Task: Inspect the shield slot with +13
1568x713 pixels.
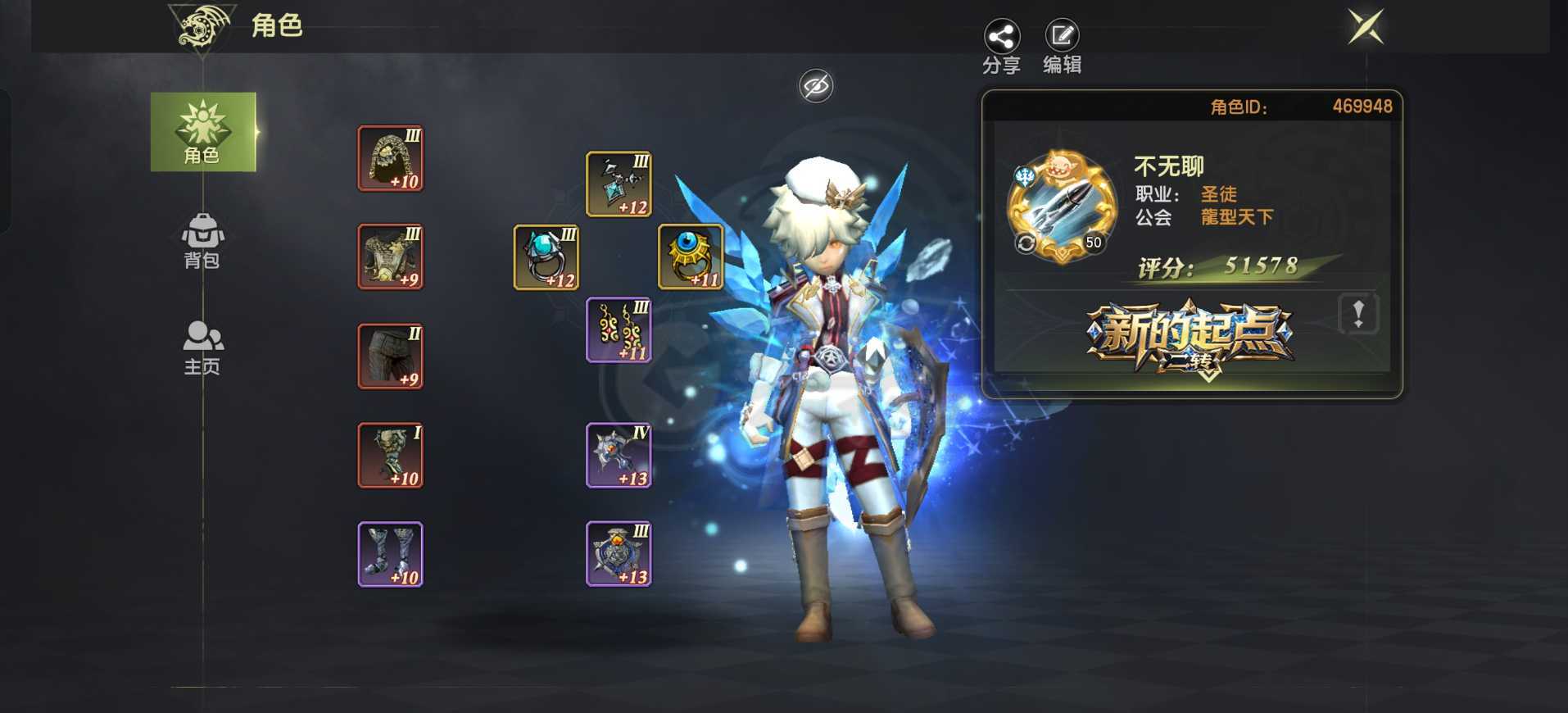Action: tap(619, 555)
